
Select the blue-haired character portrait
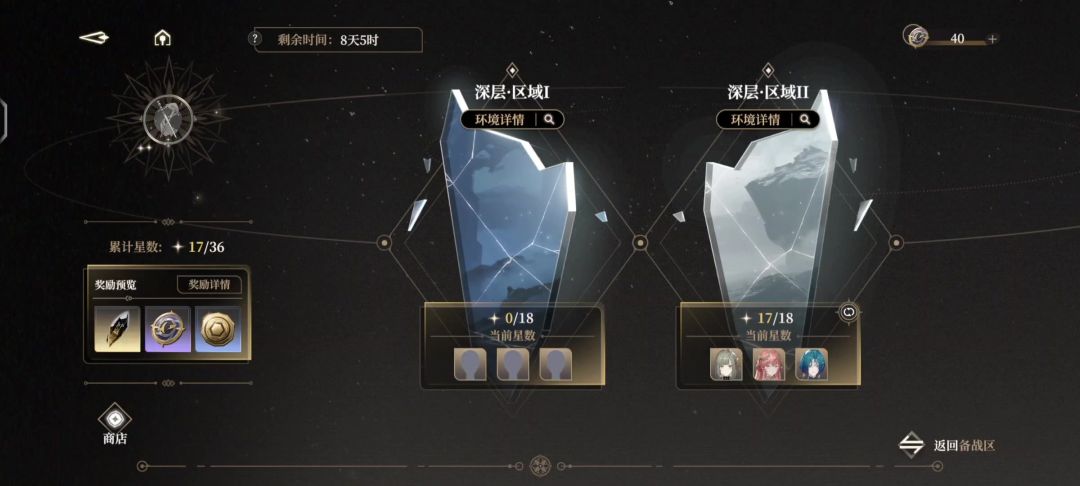(x=811, y=364)
